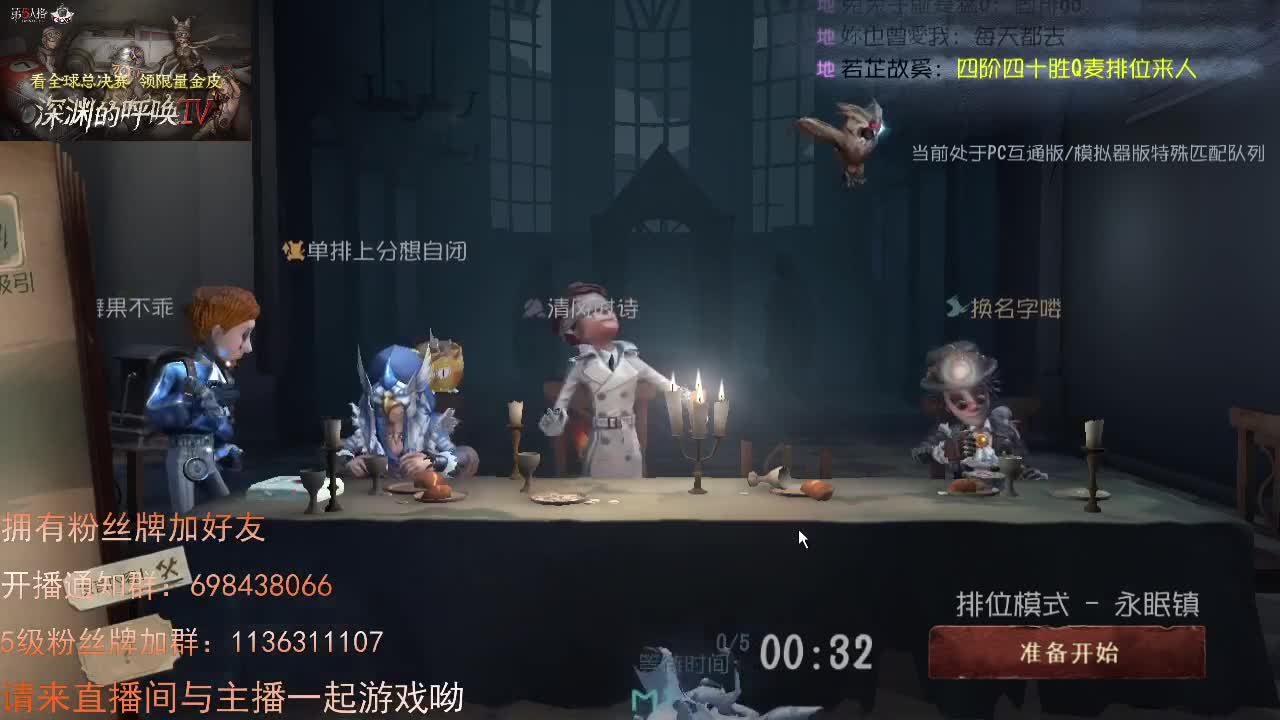Select the skull emblem beside the game logo
Screen dimensions: 1280x720
62,13
